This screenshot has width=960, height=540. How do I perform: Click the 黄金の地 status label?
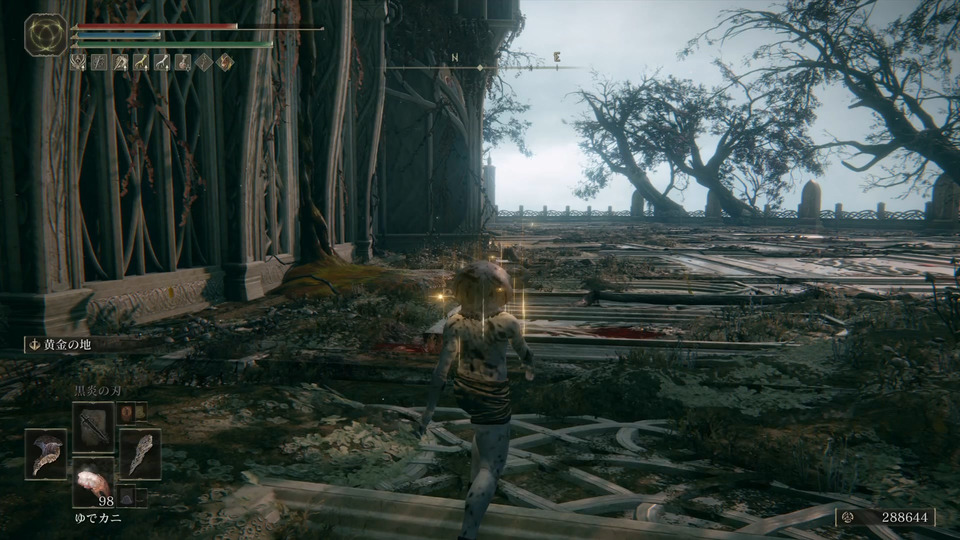point(62,344)
